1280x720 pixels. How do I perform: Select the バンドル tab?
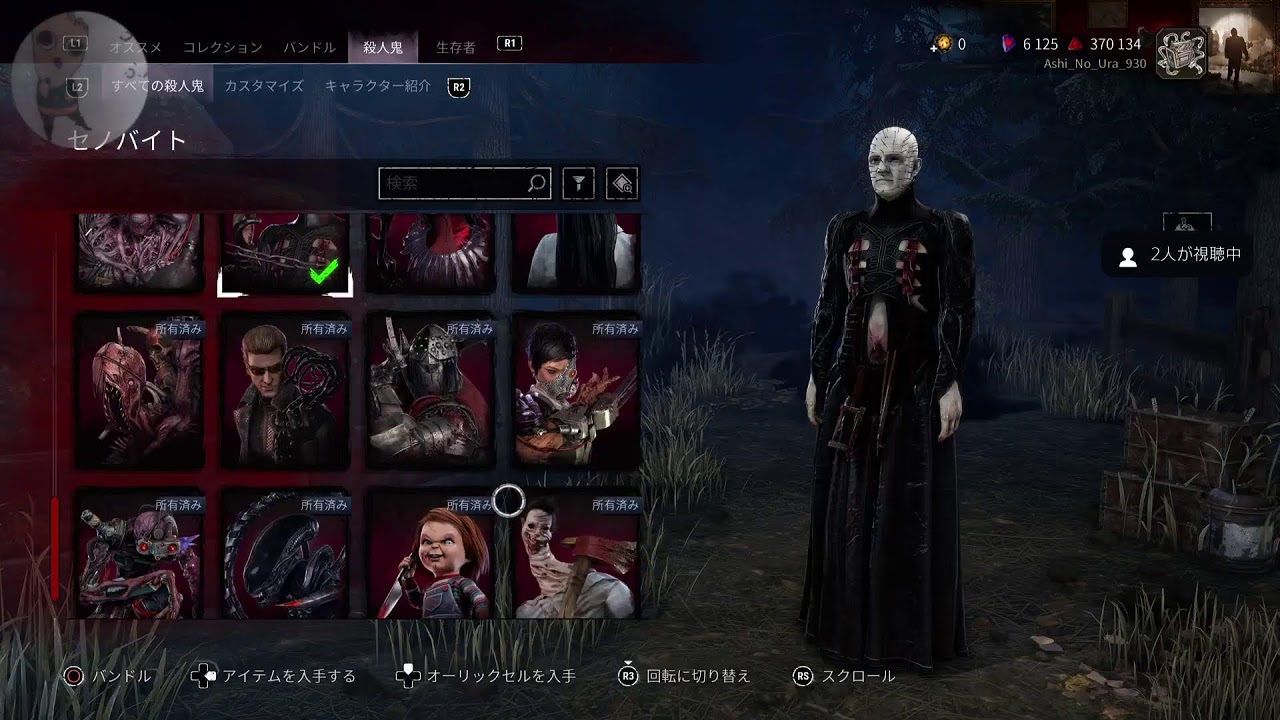[309, 47]
